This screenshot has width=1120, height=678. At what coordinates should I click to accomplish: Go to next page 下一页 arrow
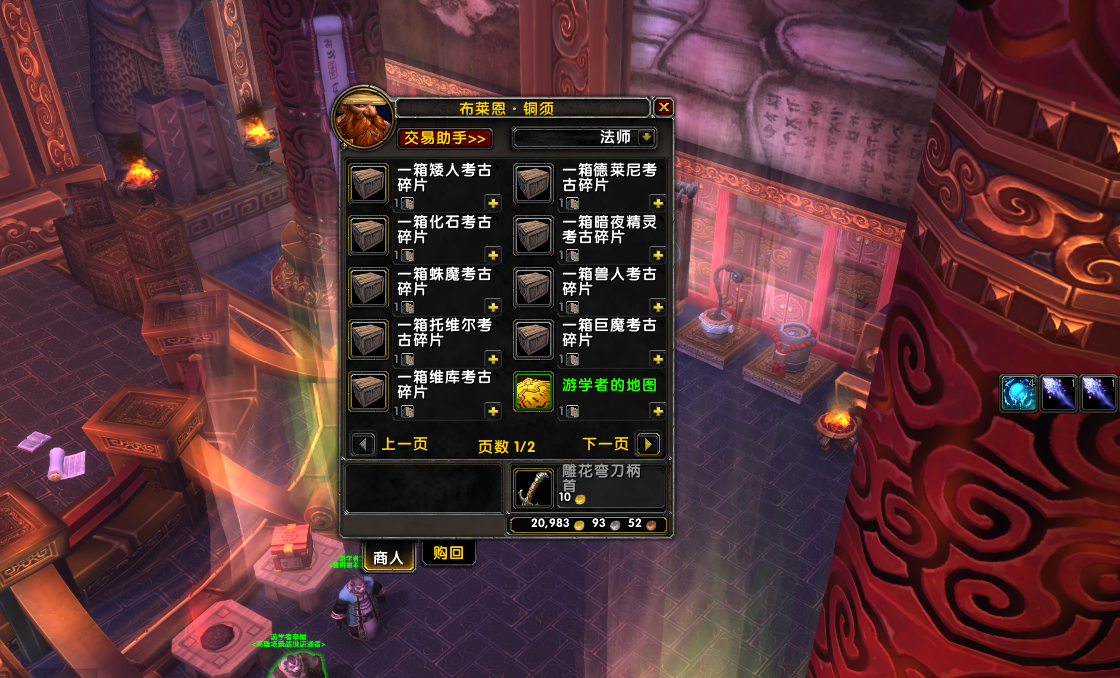[647, 444]
